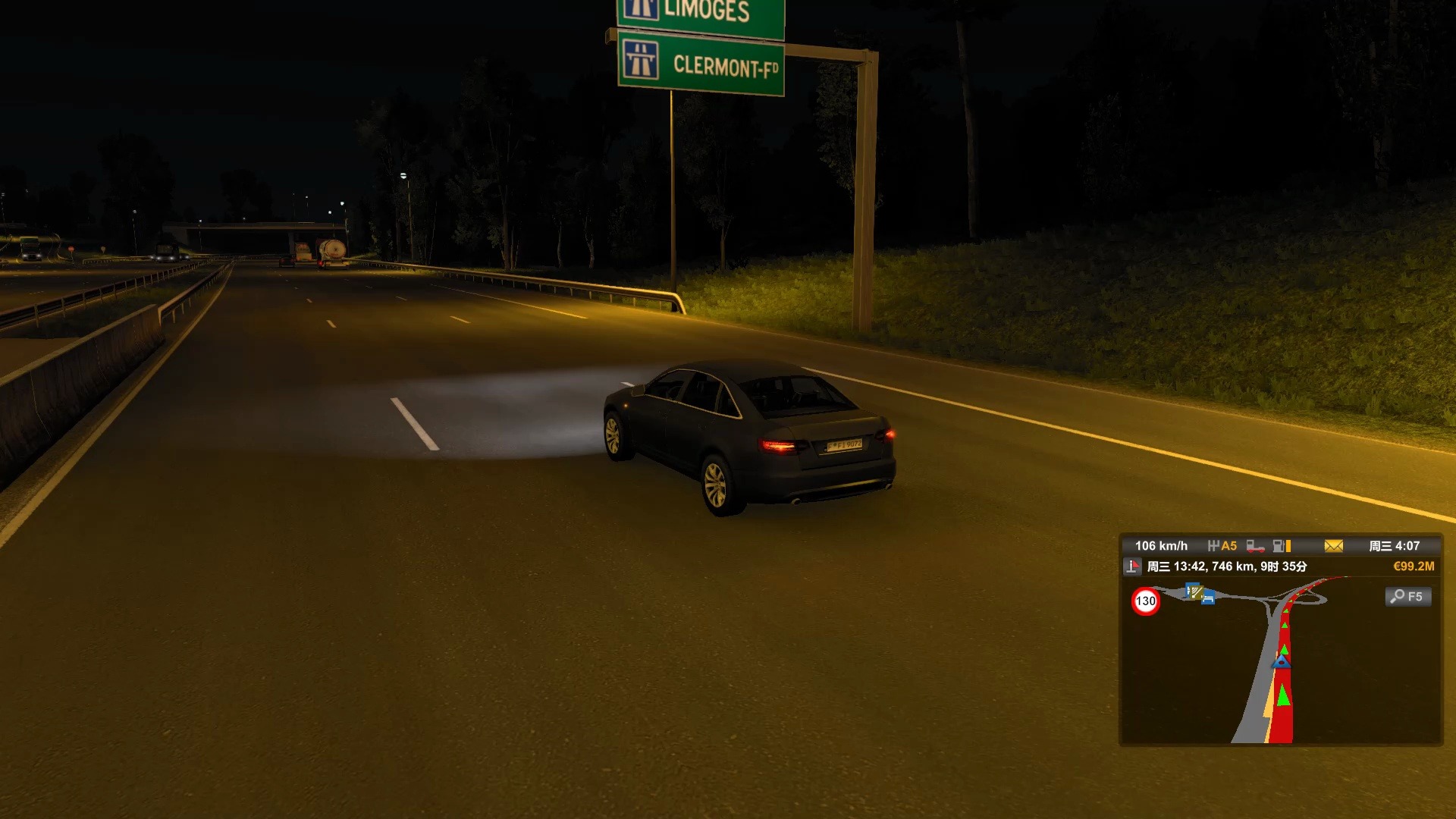Image resolution: width=1456 pixels, height=819 pixels.
Task: Click the truck damage status icon
Action: [x=1255, y=546]
